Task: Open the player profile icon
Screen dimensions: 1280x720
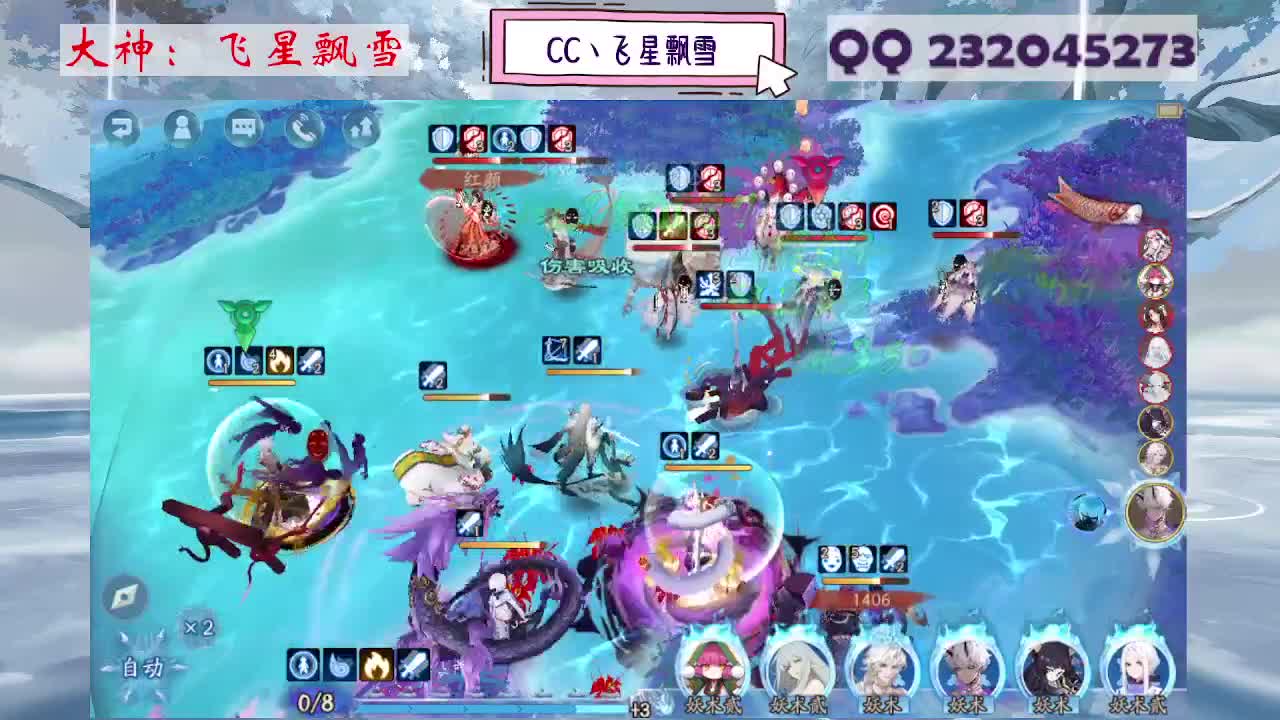Action: tap(181, 128)
